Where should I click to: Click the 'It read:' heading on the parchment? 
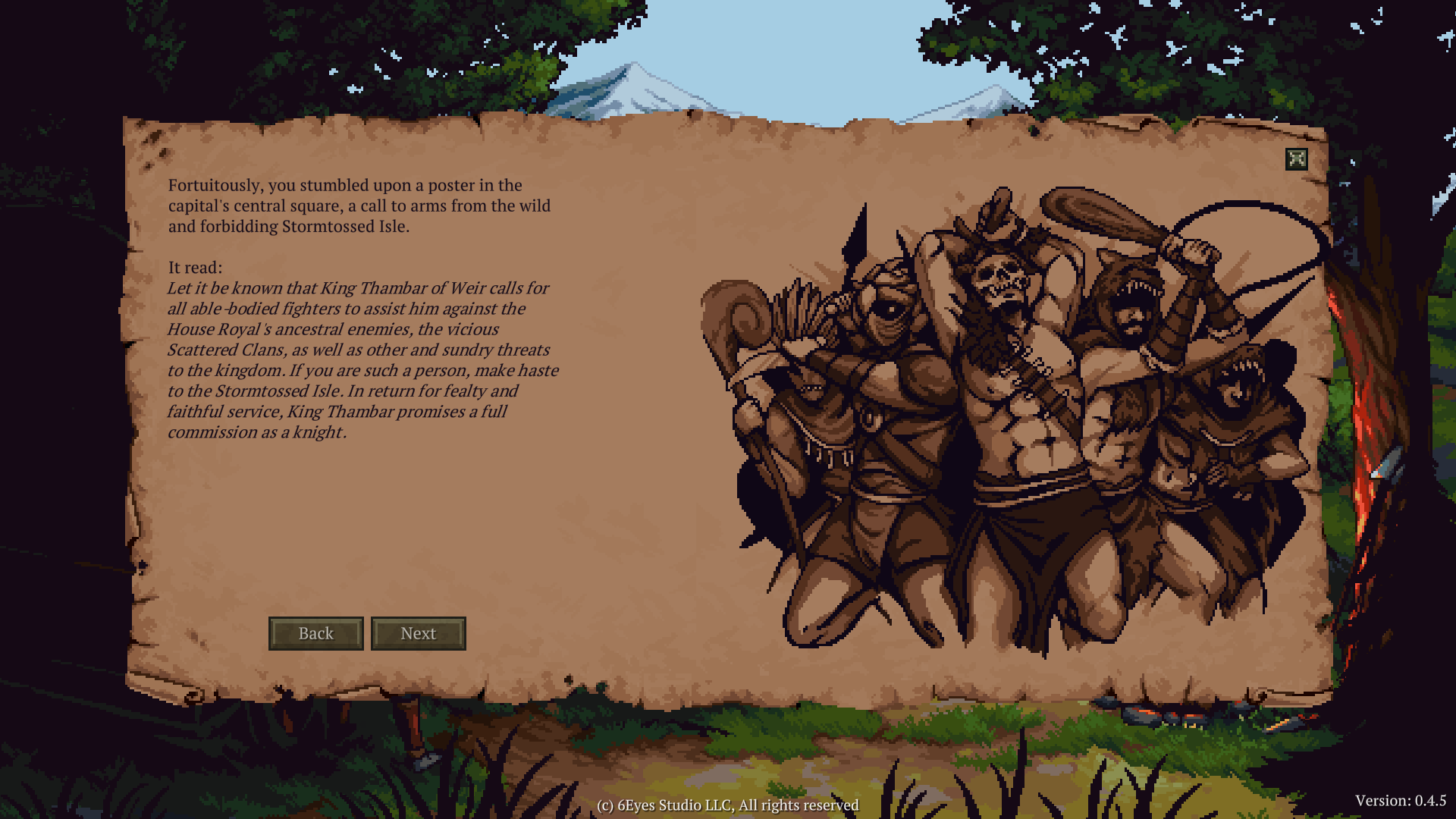(194, 267)
